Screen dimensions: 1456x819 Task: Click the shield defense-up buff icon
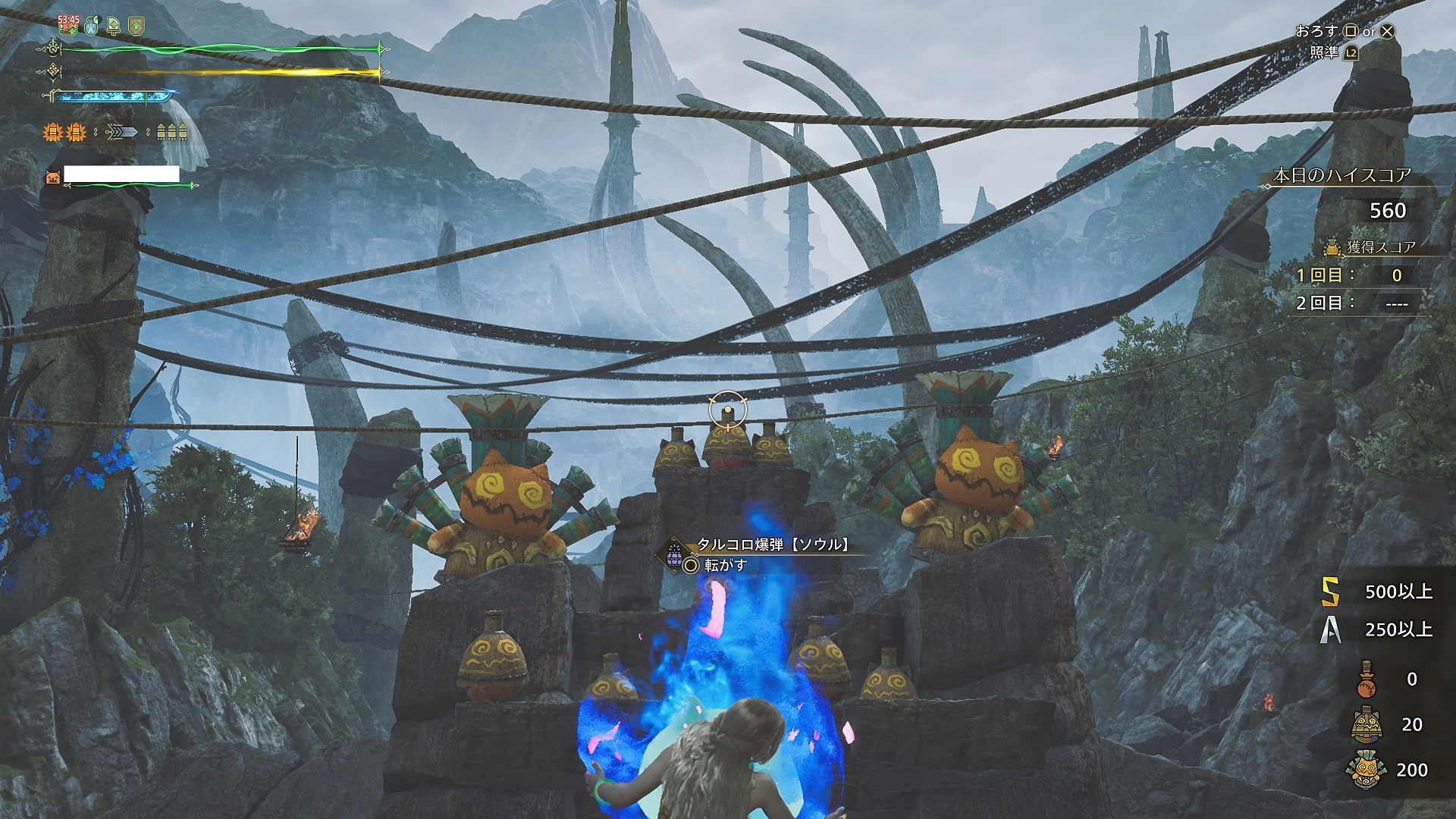pos(136,27)
